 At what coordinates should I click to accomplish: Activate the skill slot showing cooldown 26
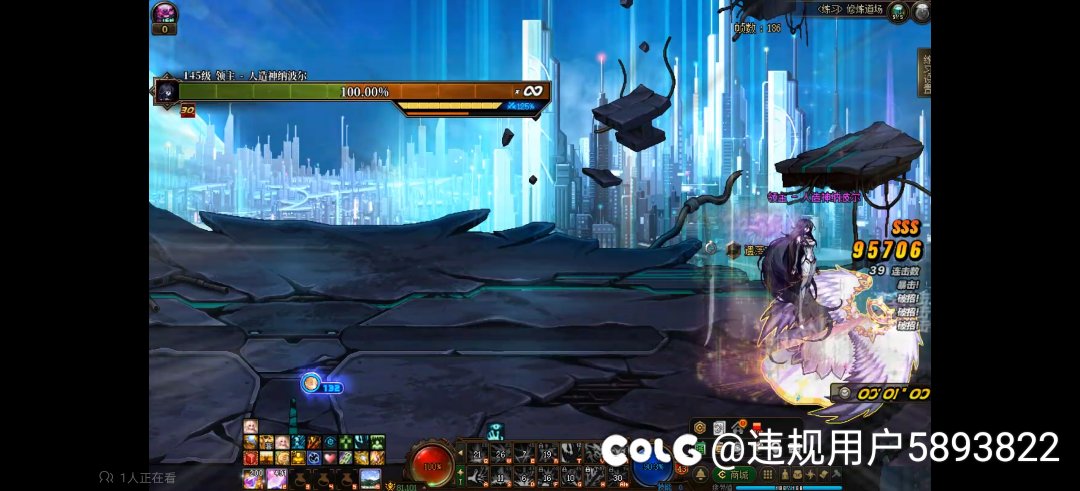(502, 455)
